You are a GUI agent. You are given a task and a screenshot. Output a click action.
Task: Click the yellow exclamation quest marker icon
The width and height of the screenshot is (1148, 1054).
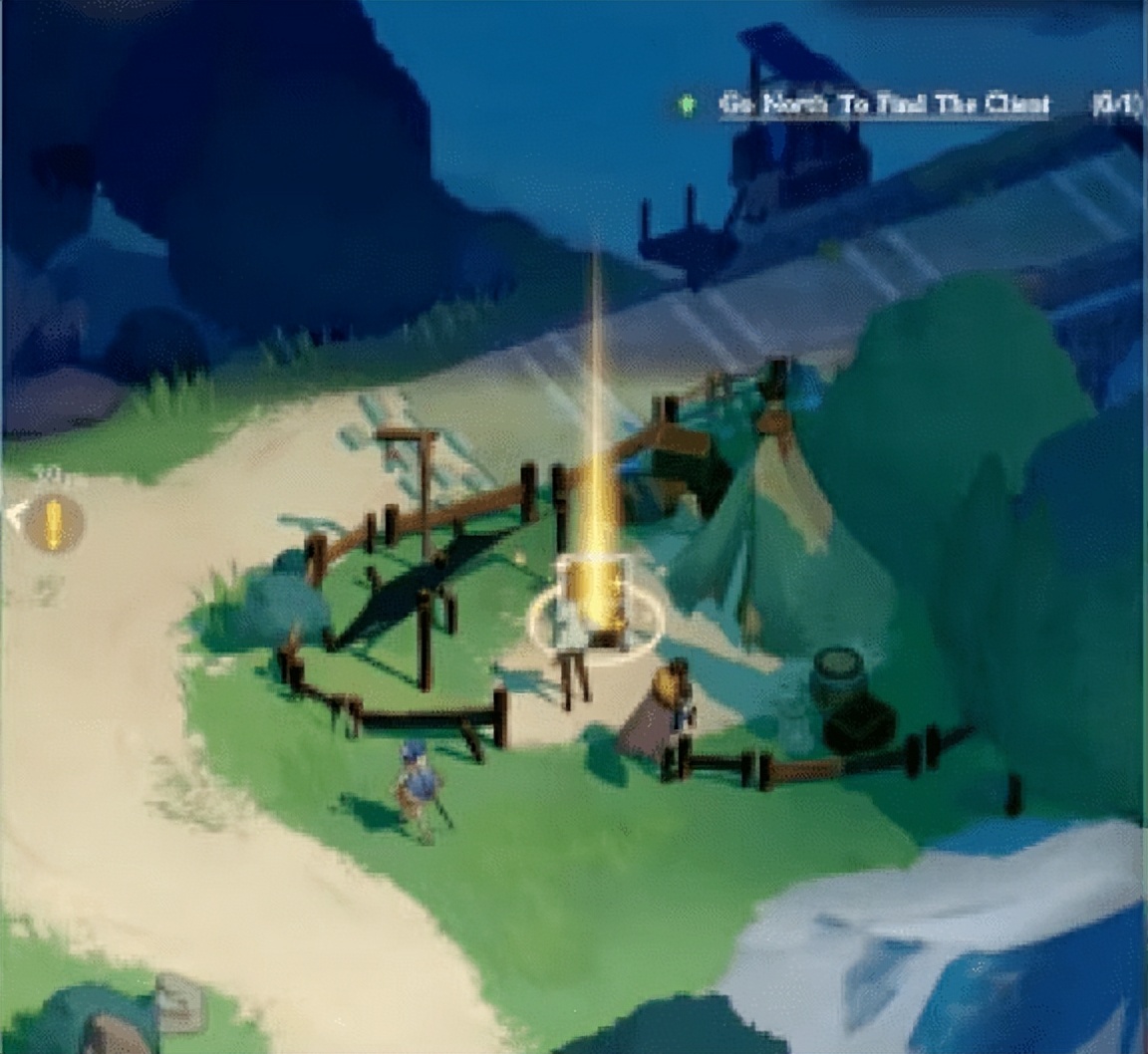pos(54,522)
